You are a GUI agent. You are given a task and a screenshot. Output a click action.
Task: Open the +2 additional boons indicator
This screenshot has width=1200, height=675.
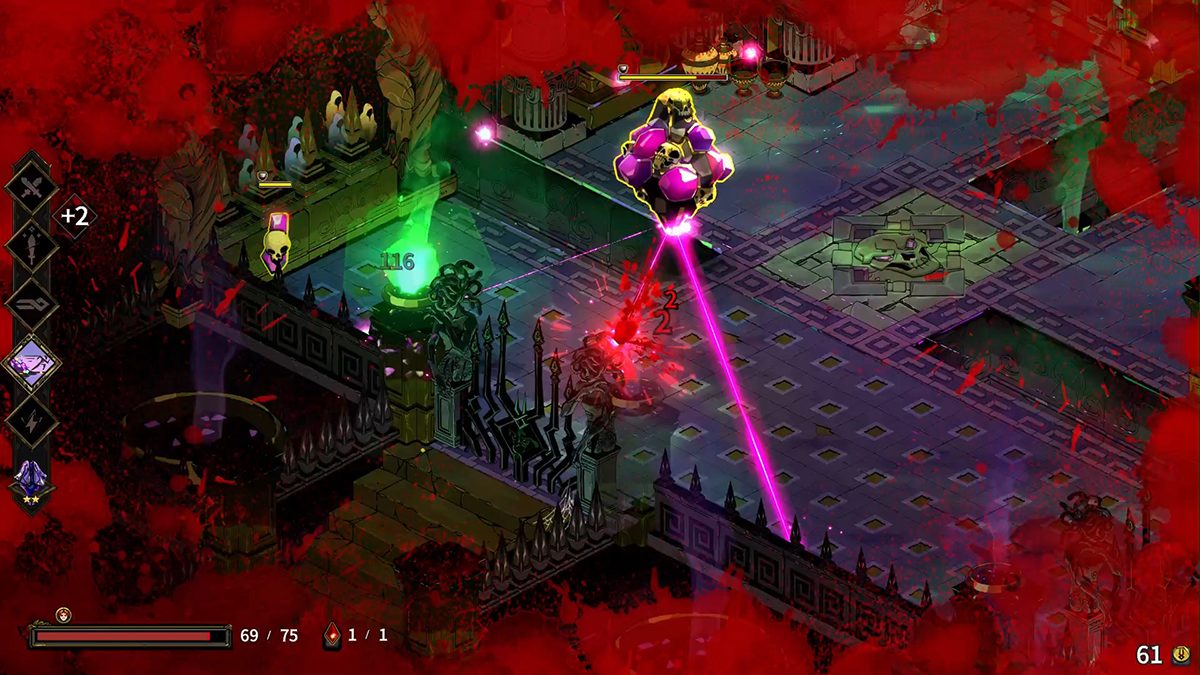click(75, 216)
